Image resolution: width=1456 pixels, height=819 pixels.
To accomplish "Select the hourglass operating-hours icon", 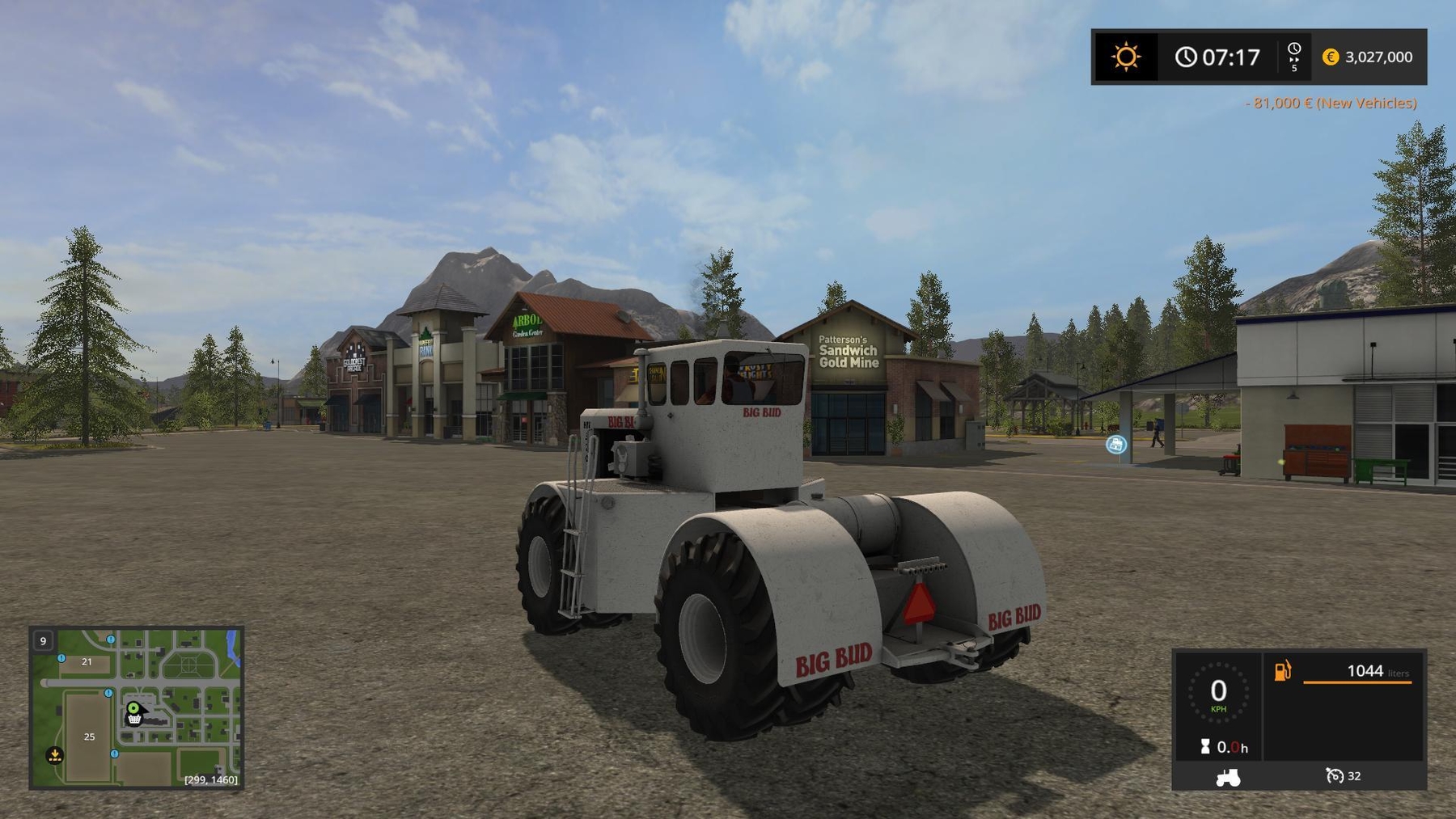I will pos(1205,745).
